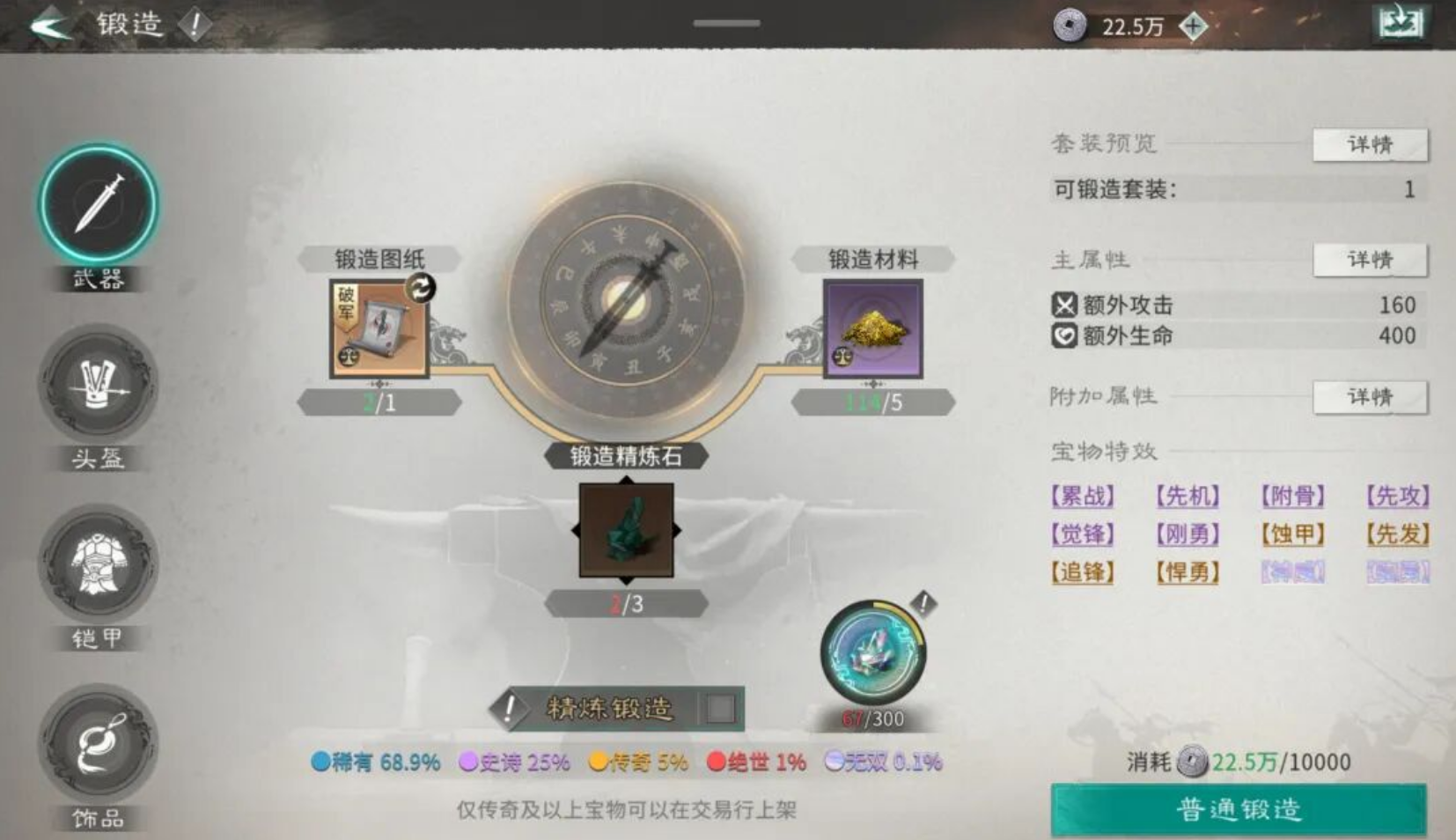Open 详情 next to 主属性
Viewport: 1456px width, 840px height.
tap(1370, 260)
